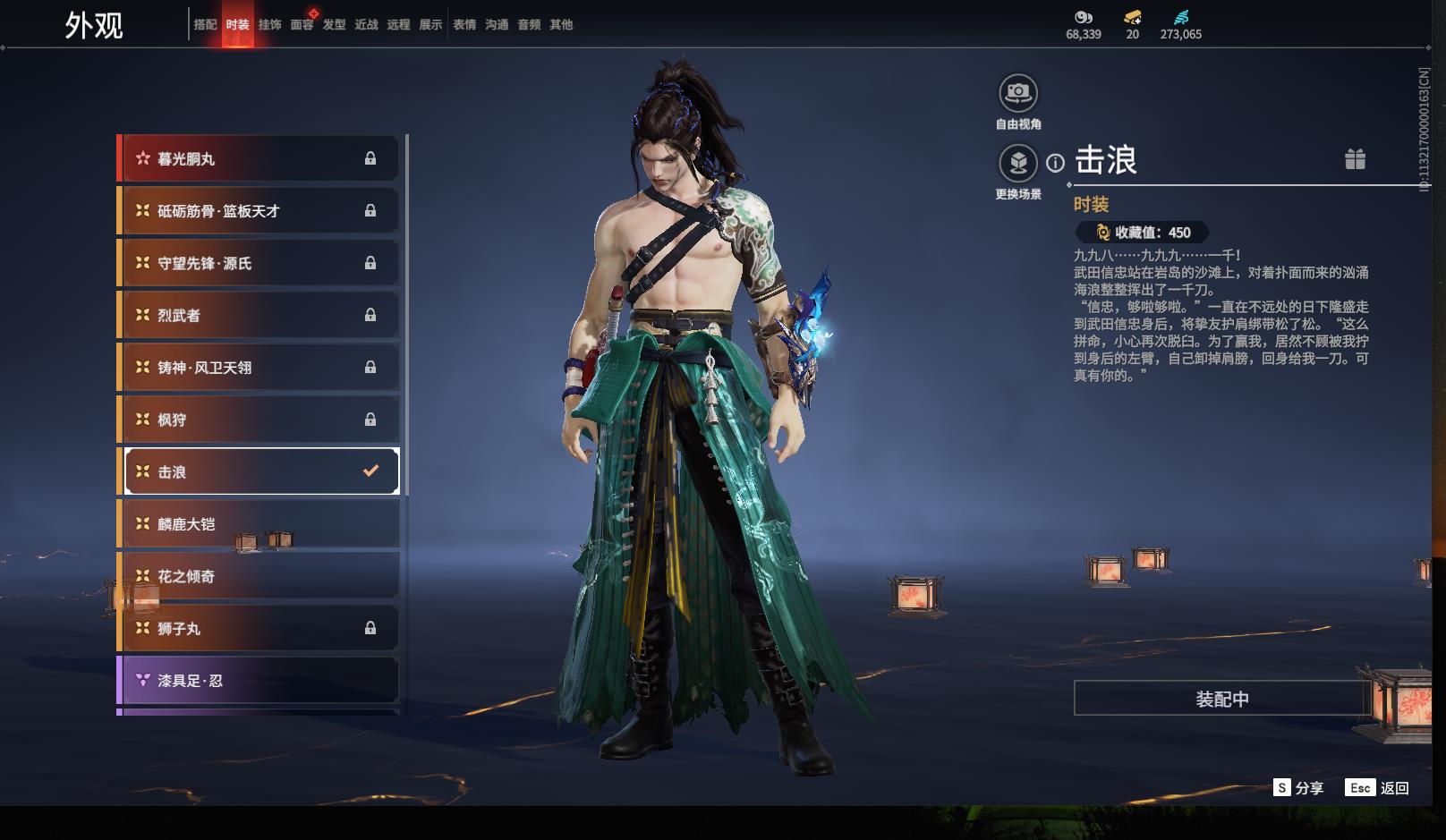Show the 表情 tab
The image size is (1446, 840).
coord(464,25)
